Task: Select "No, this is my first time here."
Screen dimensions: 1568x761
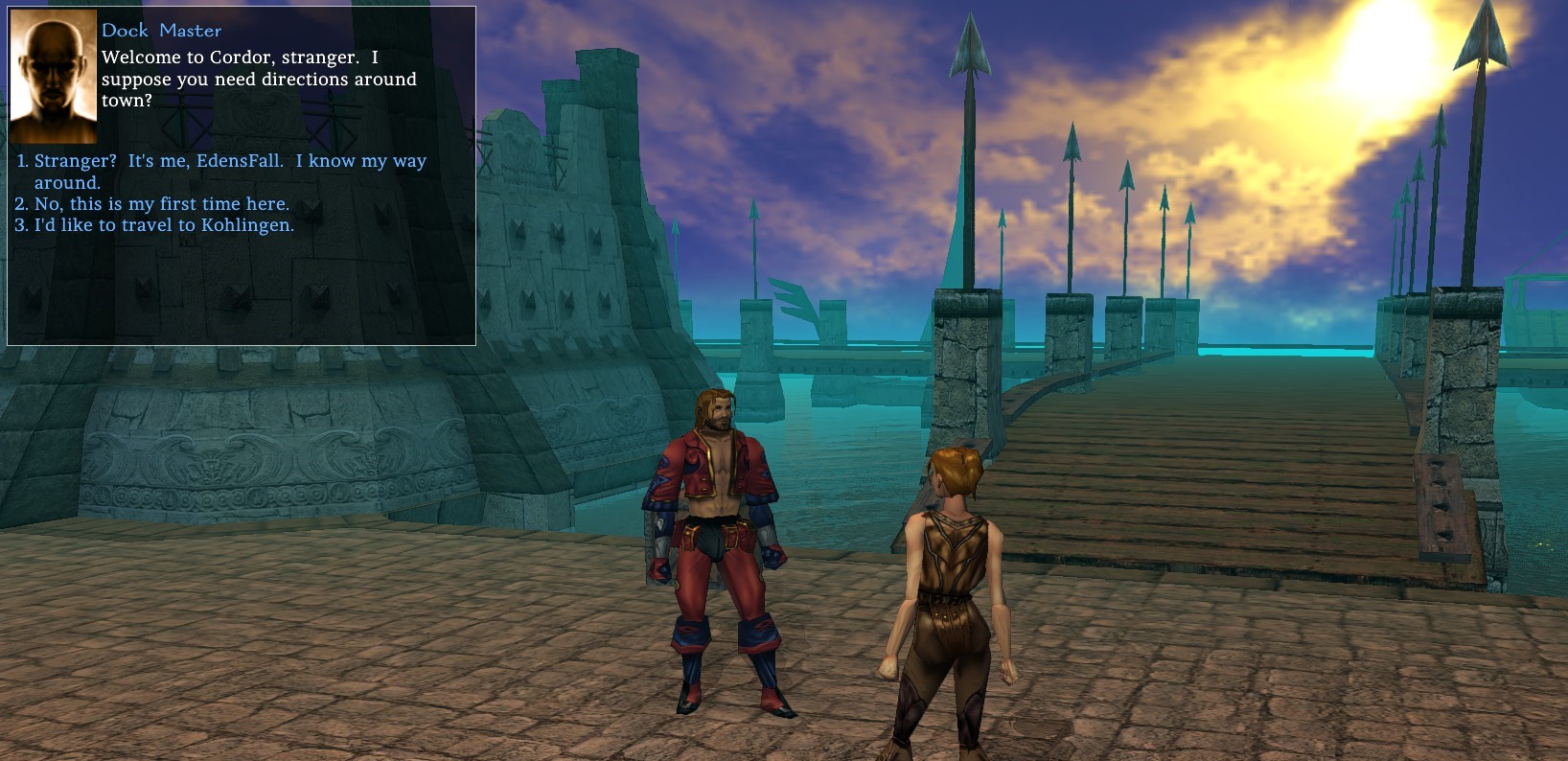Action: pos(161,204)
